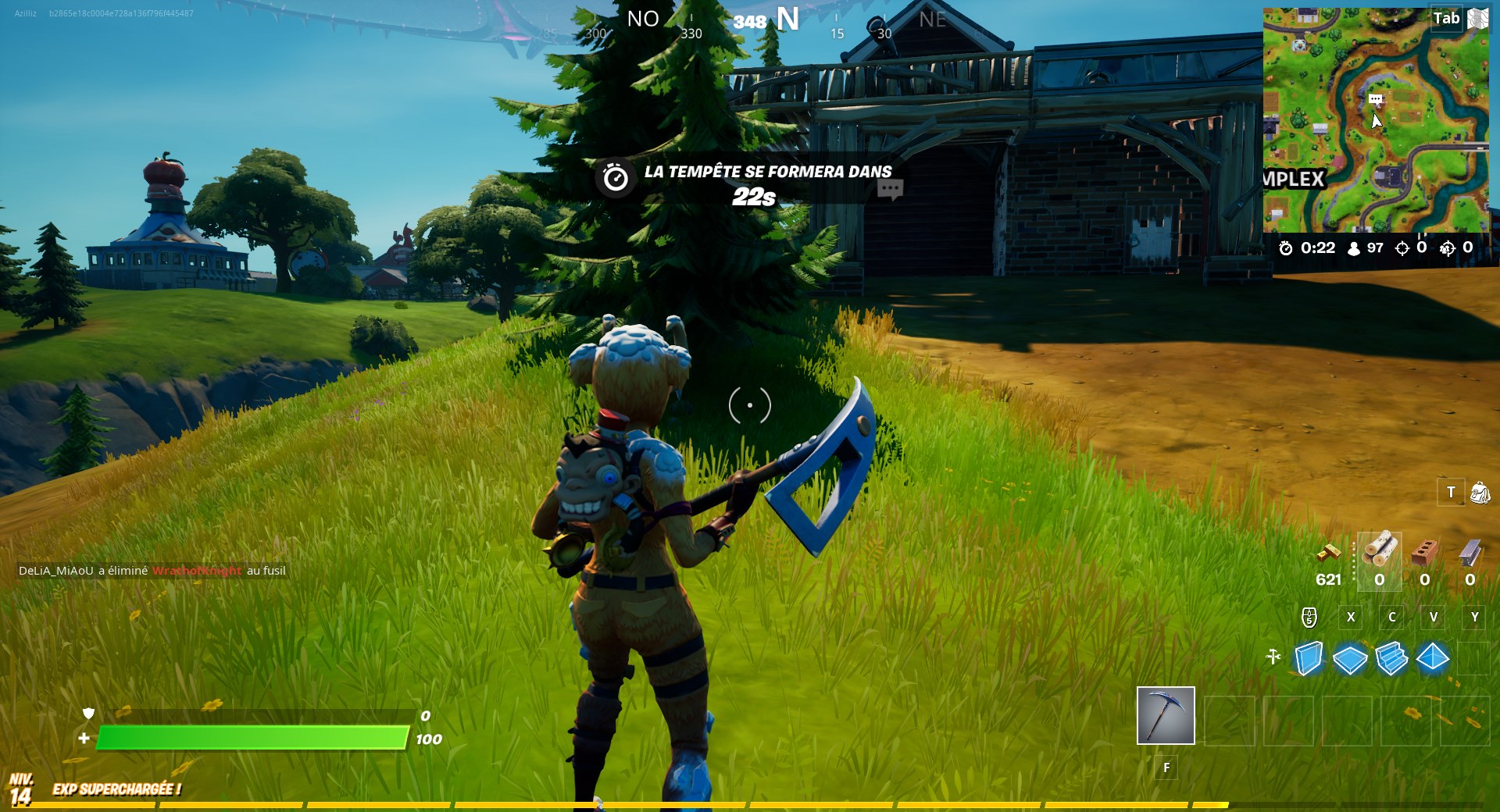1500x812 pixels.
Task: Click the wood logs resource icon
Action: coord(1380,552)
